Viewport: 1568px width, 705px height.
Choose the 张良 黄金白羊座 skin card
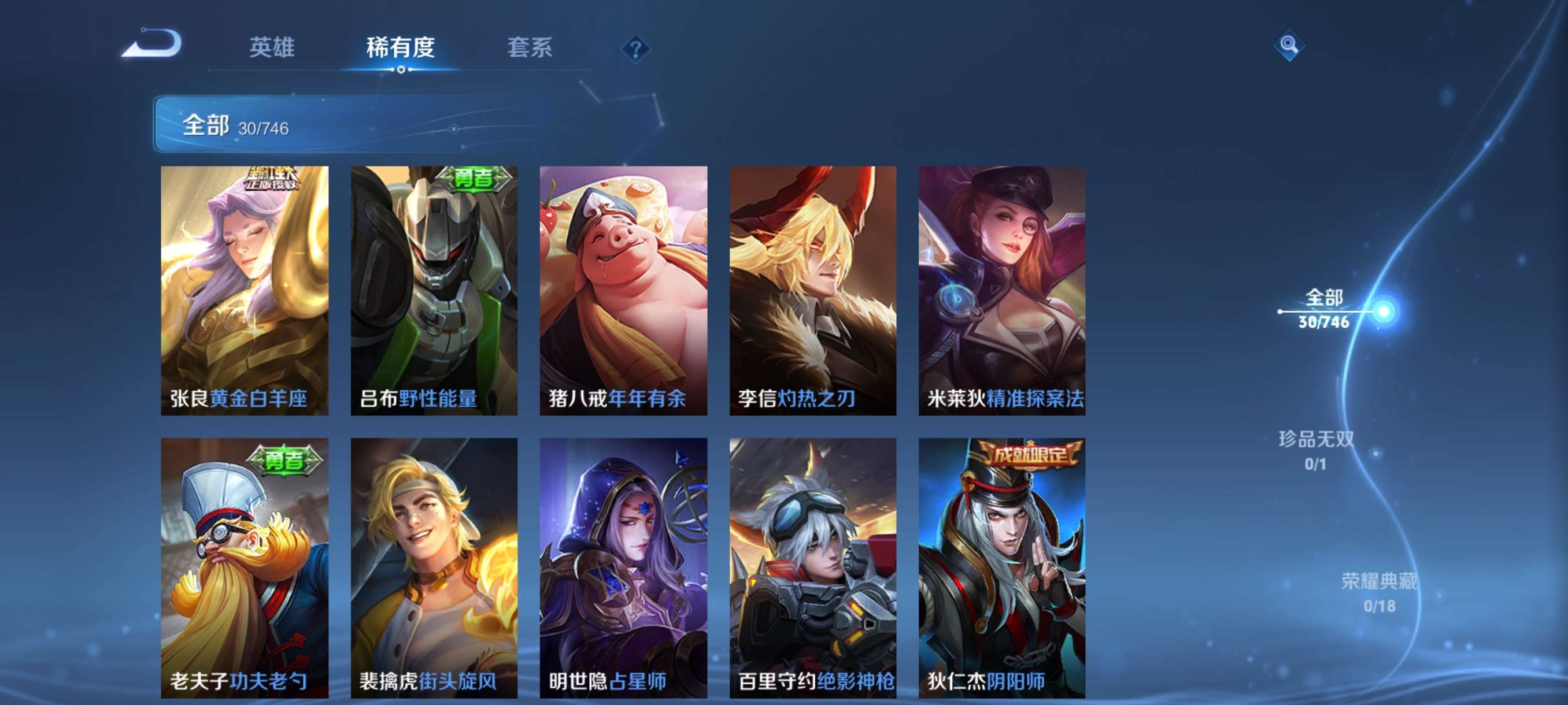click(x=245, y=291)
